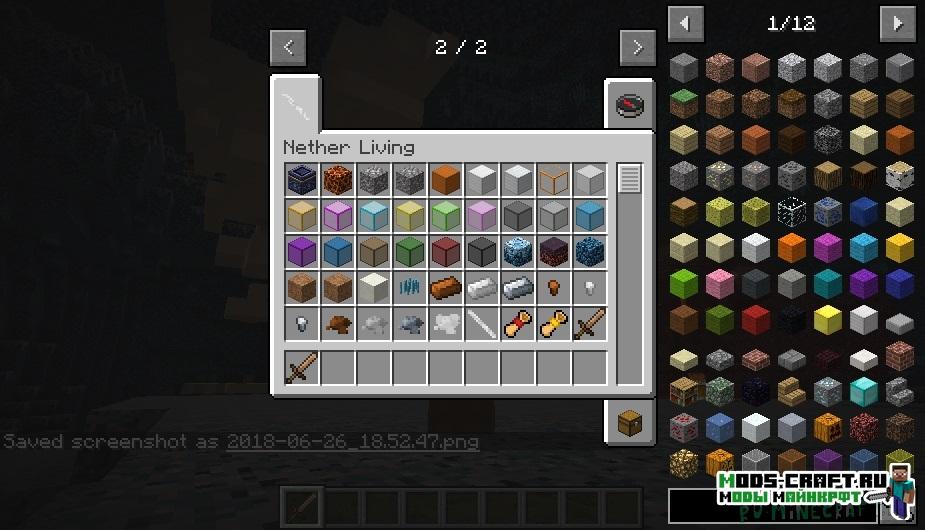Select the dark portal-like block in first slot
Image resolution: width=925 pixels, height=530 pixels.
point(301,181)
